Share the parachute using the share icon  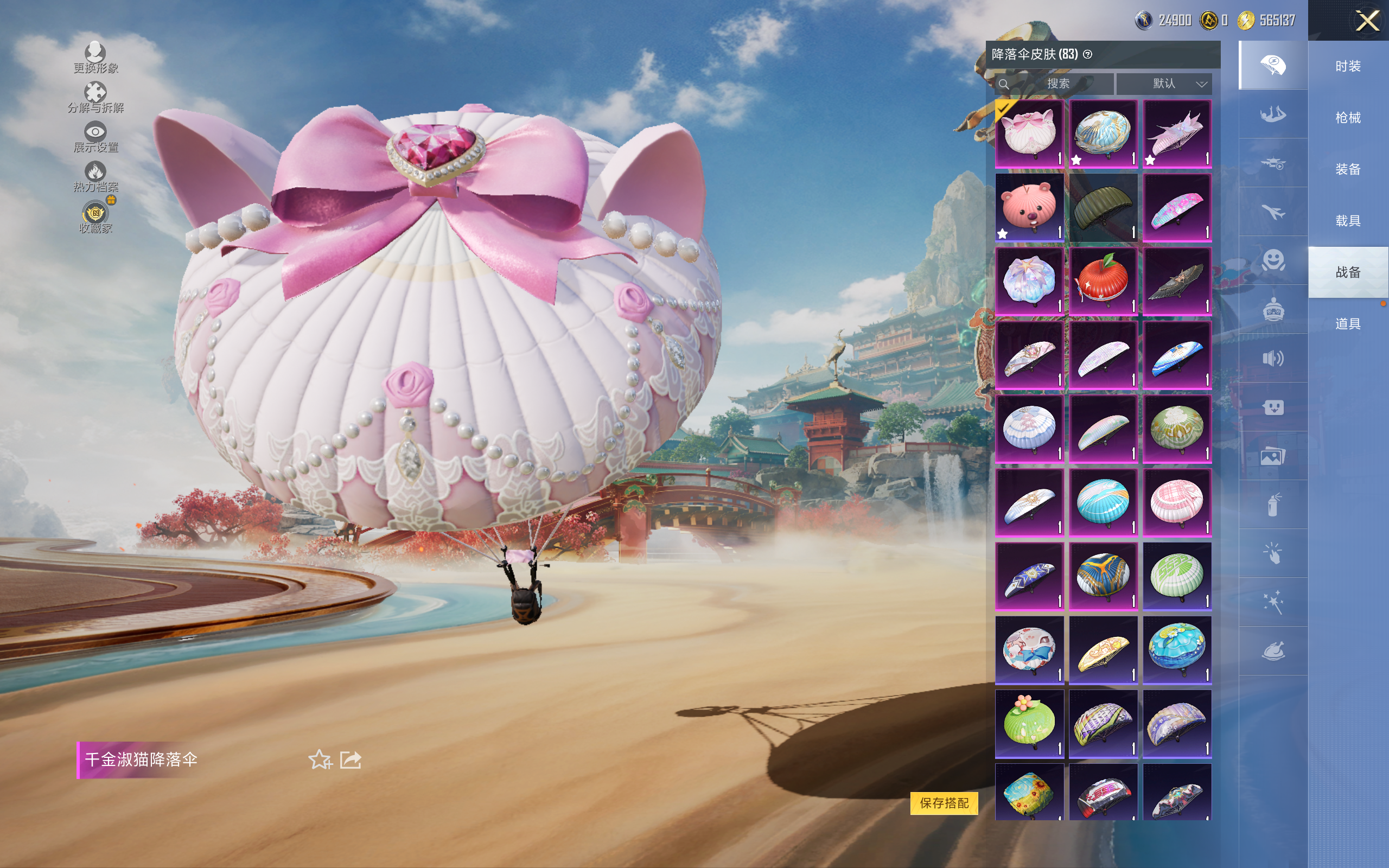click(x=351, y=759)
